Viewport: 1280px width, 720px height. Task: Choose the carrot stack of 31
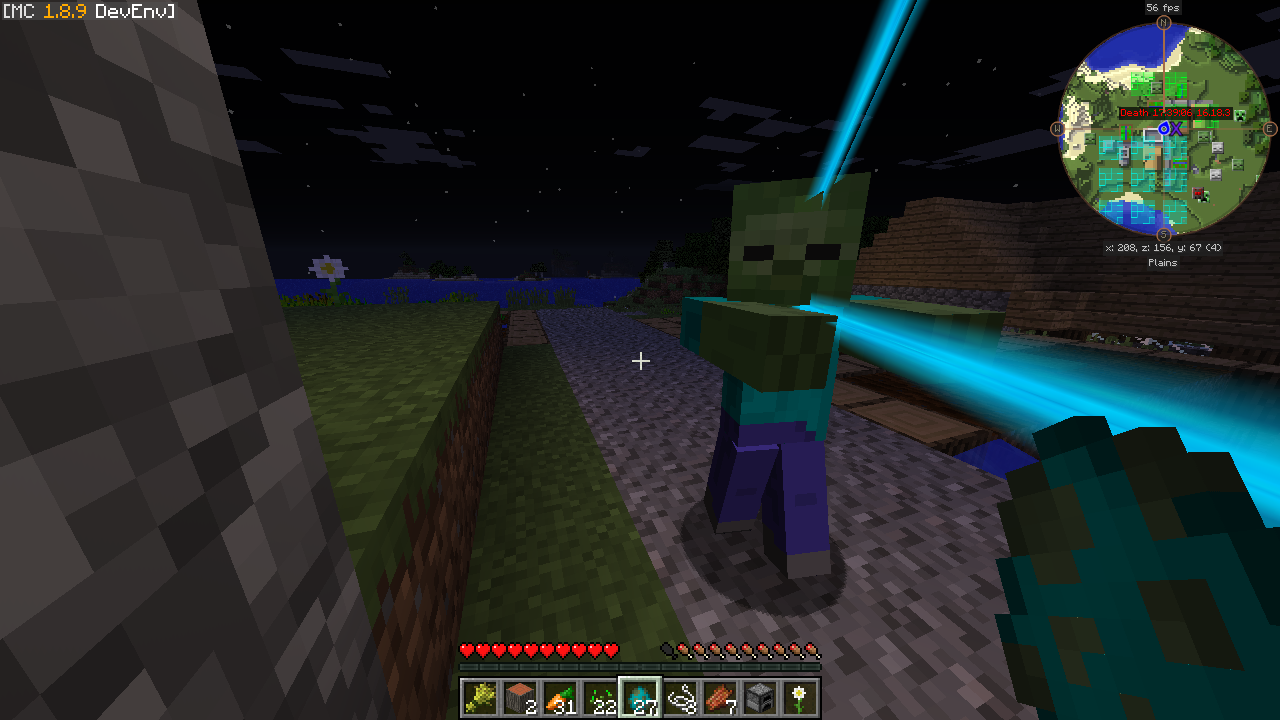(560, 697)
